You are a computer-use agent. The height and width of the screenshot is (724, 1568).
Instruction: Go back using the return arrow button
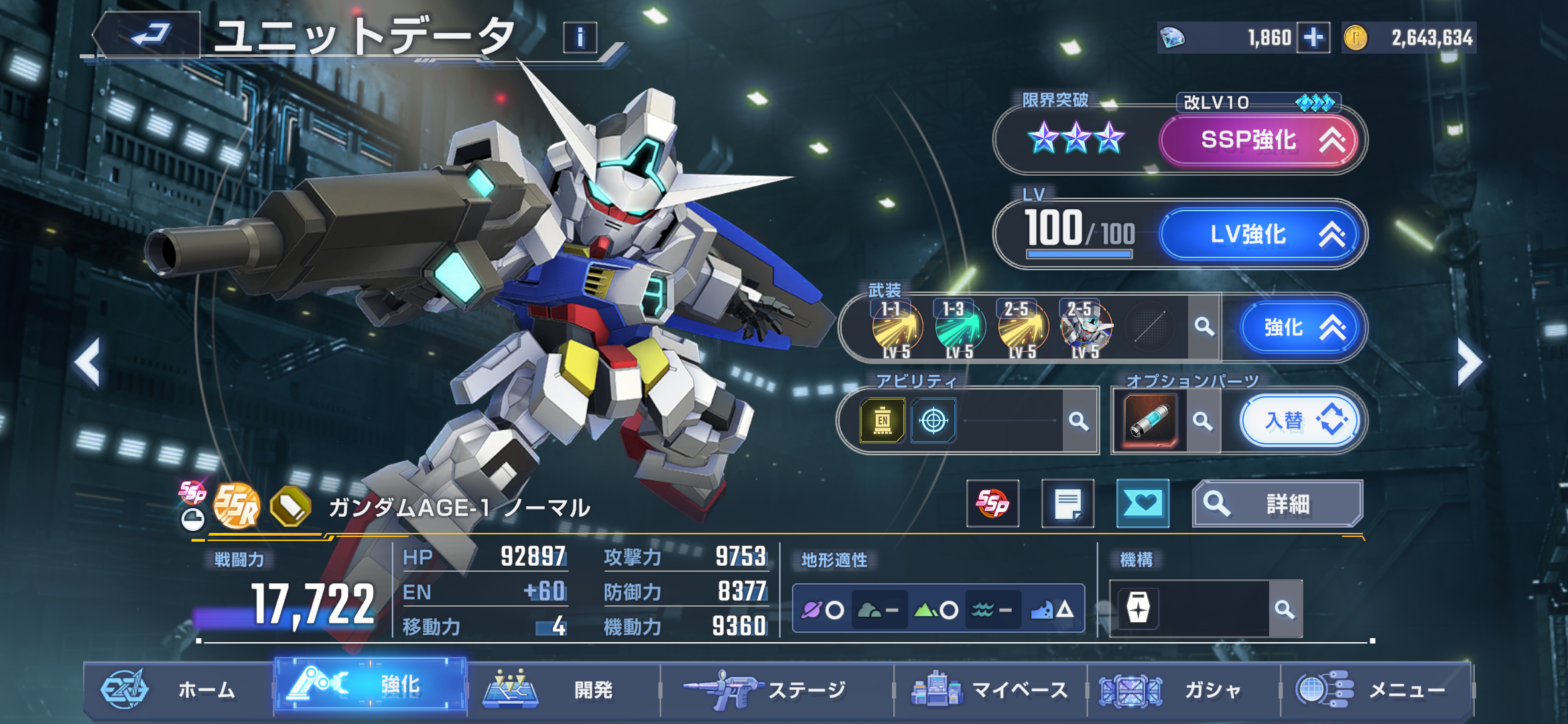click(149, 35)
